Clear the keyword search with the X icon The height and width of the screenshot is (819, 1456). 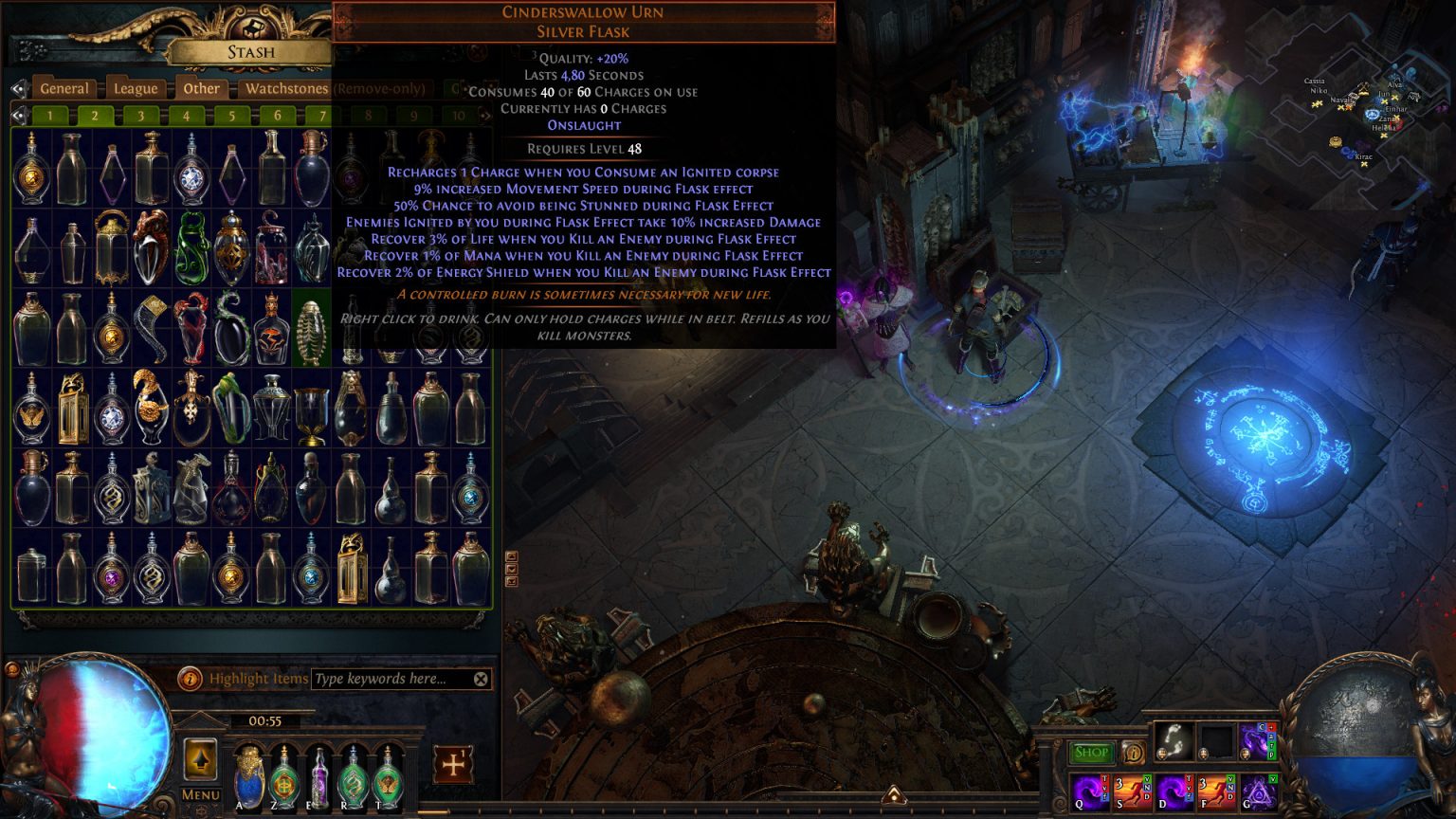pyautogui.click(x=480, y=678)
